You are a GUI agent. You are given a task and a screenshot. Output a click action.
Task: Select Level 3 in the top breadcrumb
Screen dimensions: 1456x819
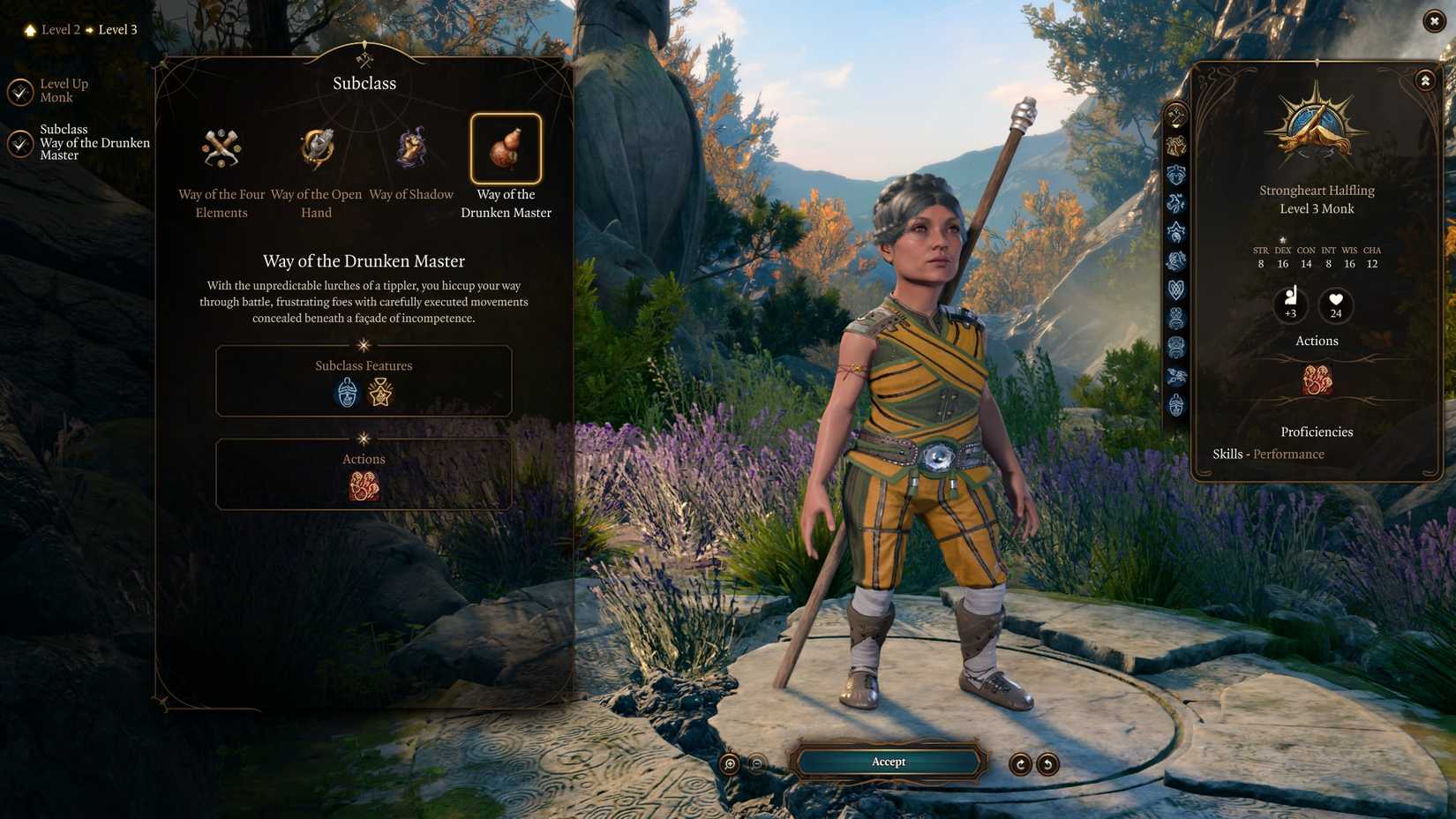pos(117,29)
